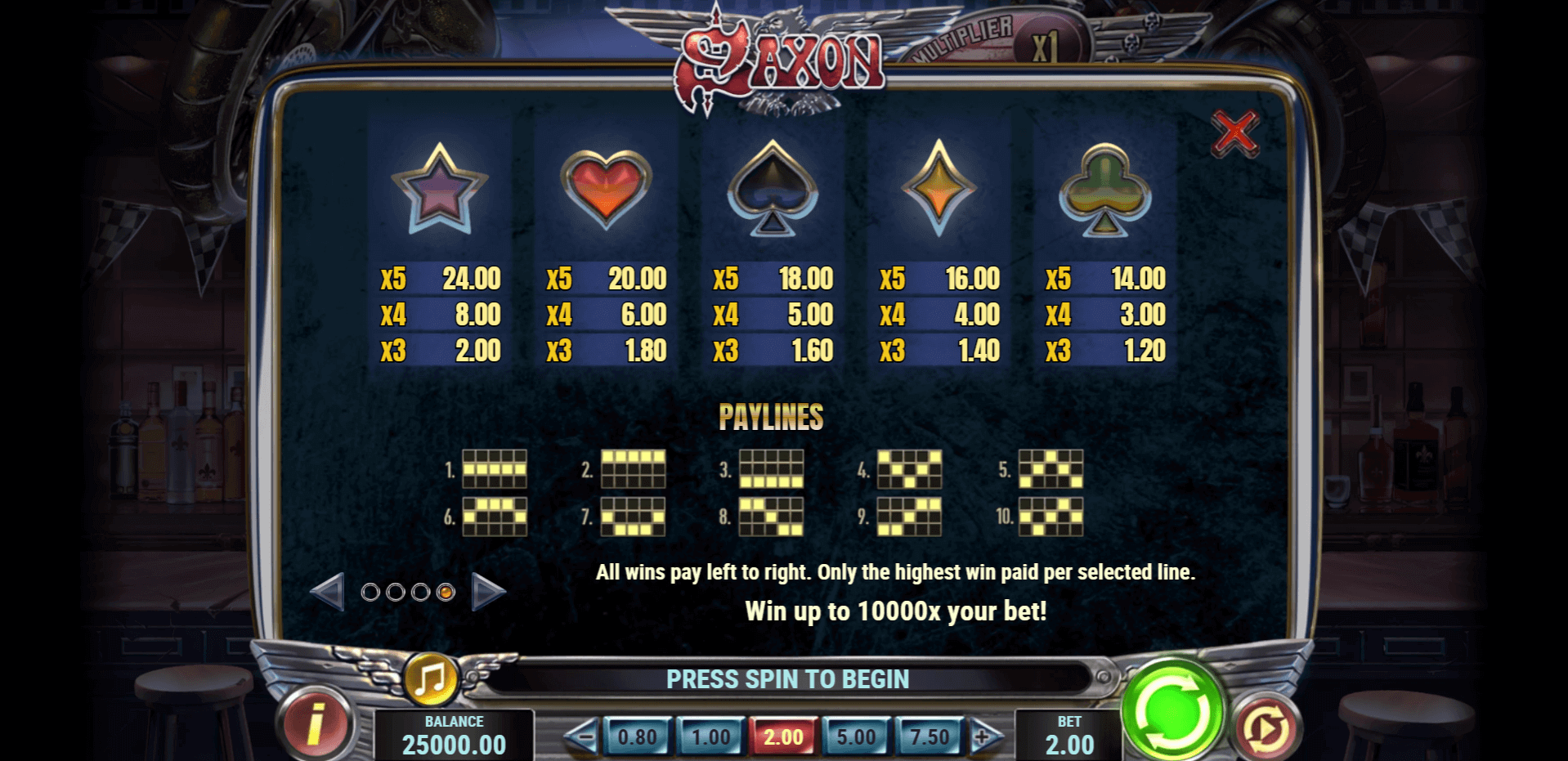Spin the reels with green button

click(1172, 710)
